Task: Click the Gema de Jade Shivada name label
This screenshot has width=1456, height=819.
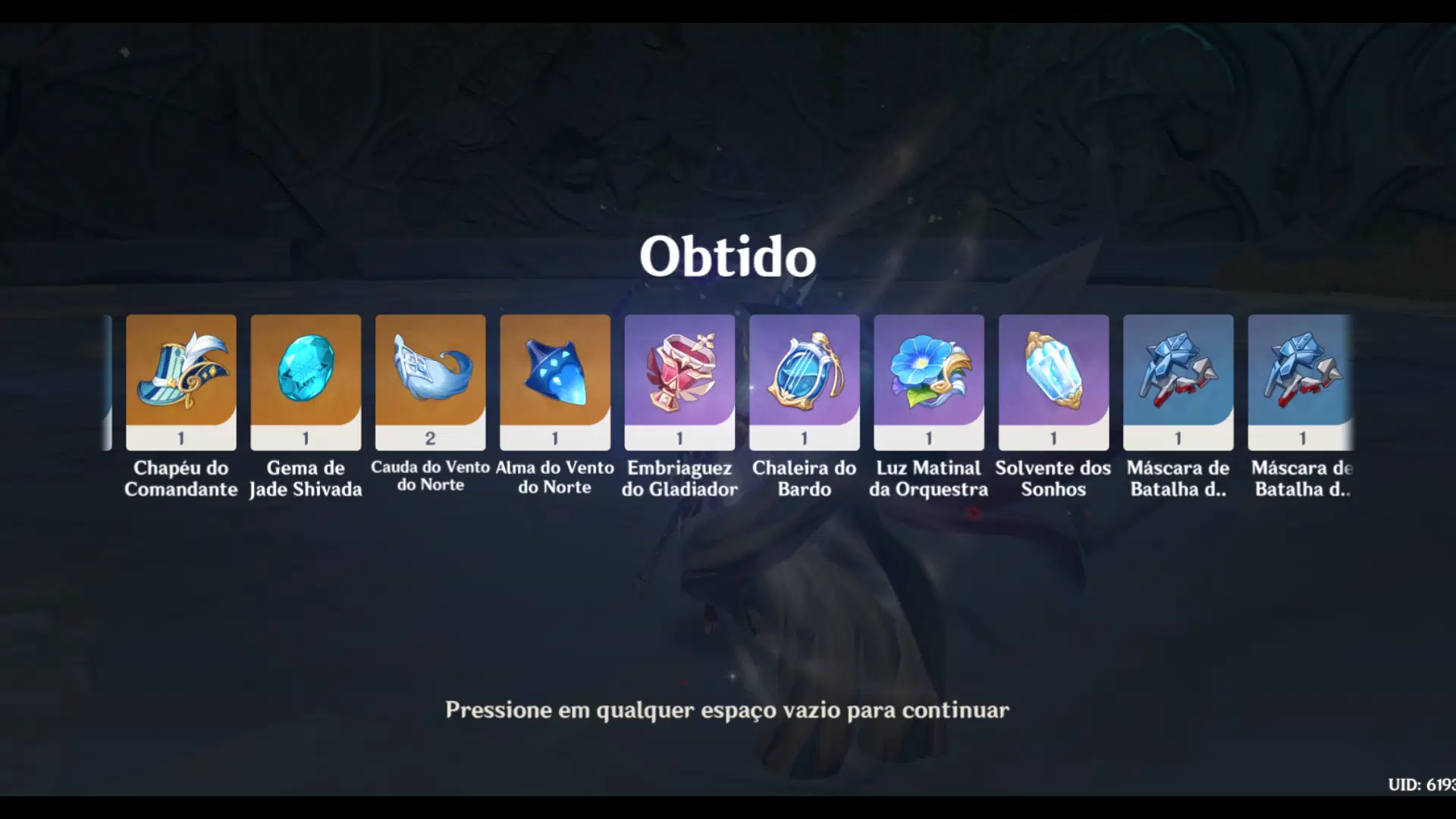Action: click(x=306, y=478)
